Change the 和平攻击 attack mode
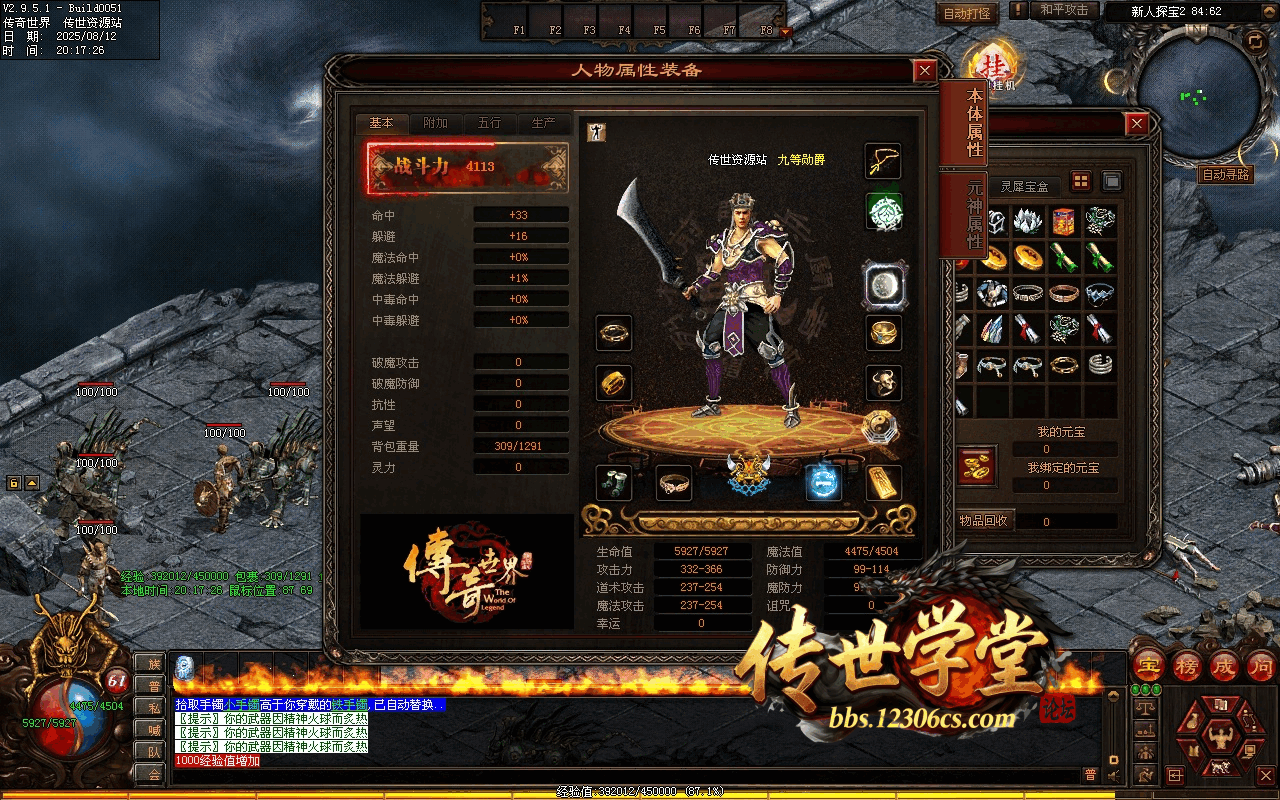 click(x=1064, y=10)
